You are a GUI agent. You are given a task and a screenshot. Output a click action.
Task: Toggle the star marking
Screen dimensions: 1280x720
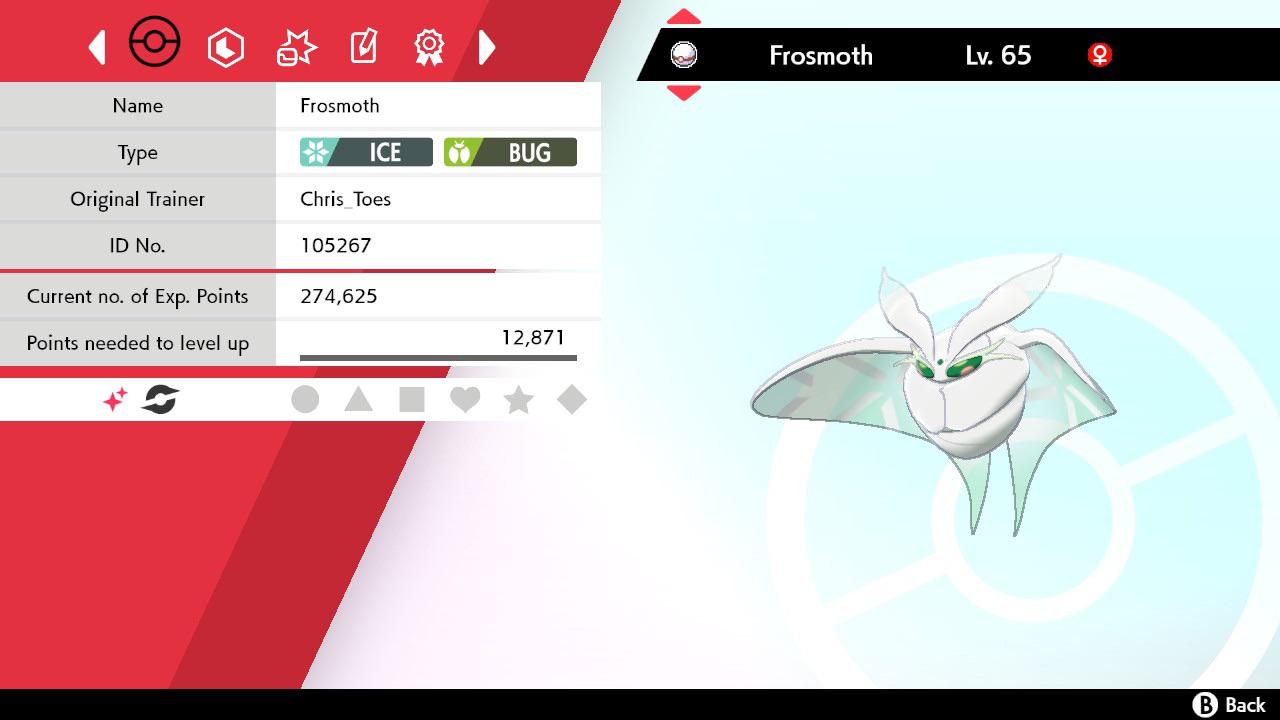[x=519, y=399]
